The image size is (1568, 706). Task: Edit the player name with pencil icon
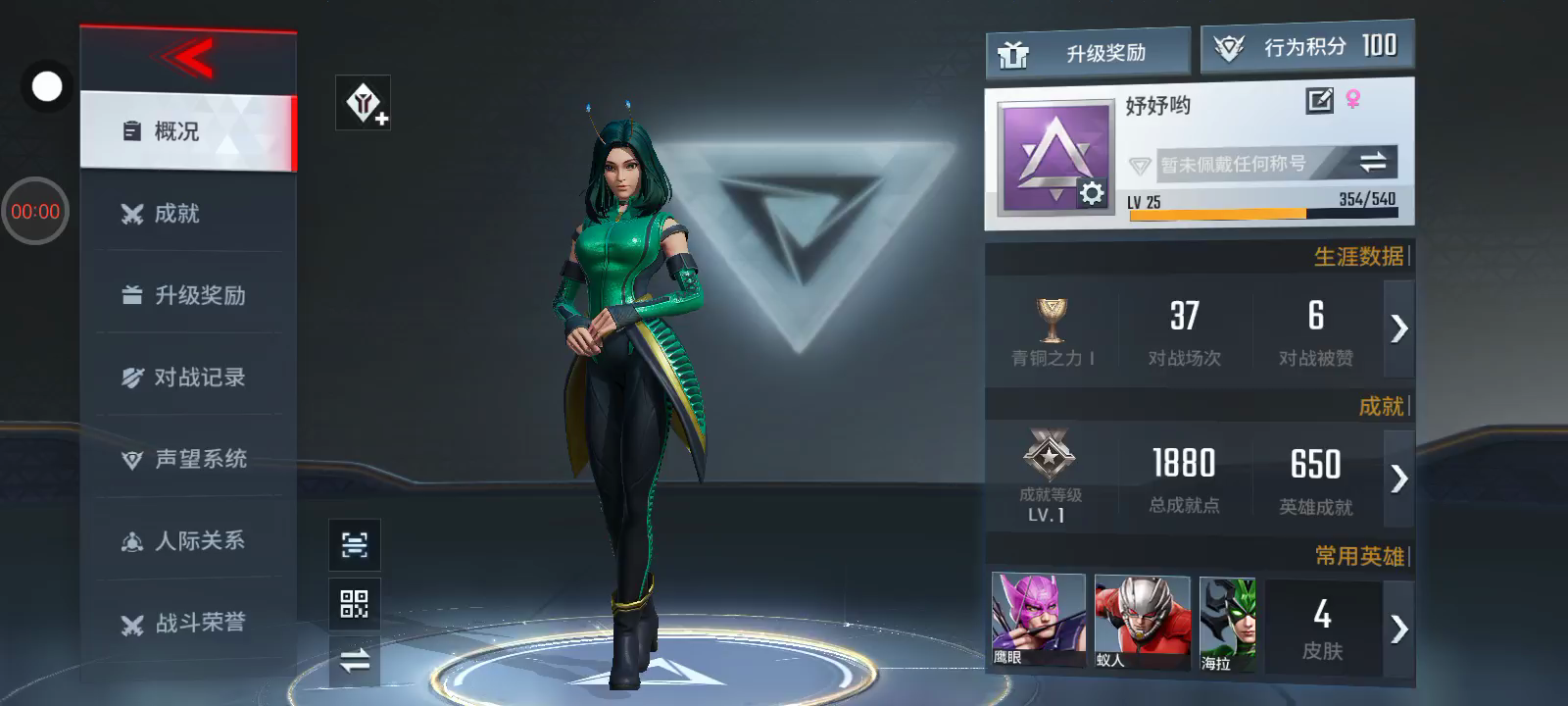1319,100
